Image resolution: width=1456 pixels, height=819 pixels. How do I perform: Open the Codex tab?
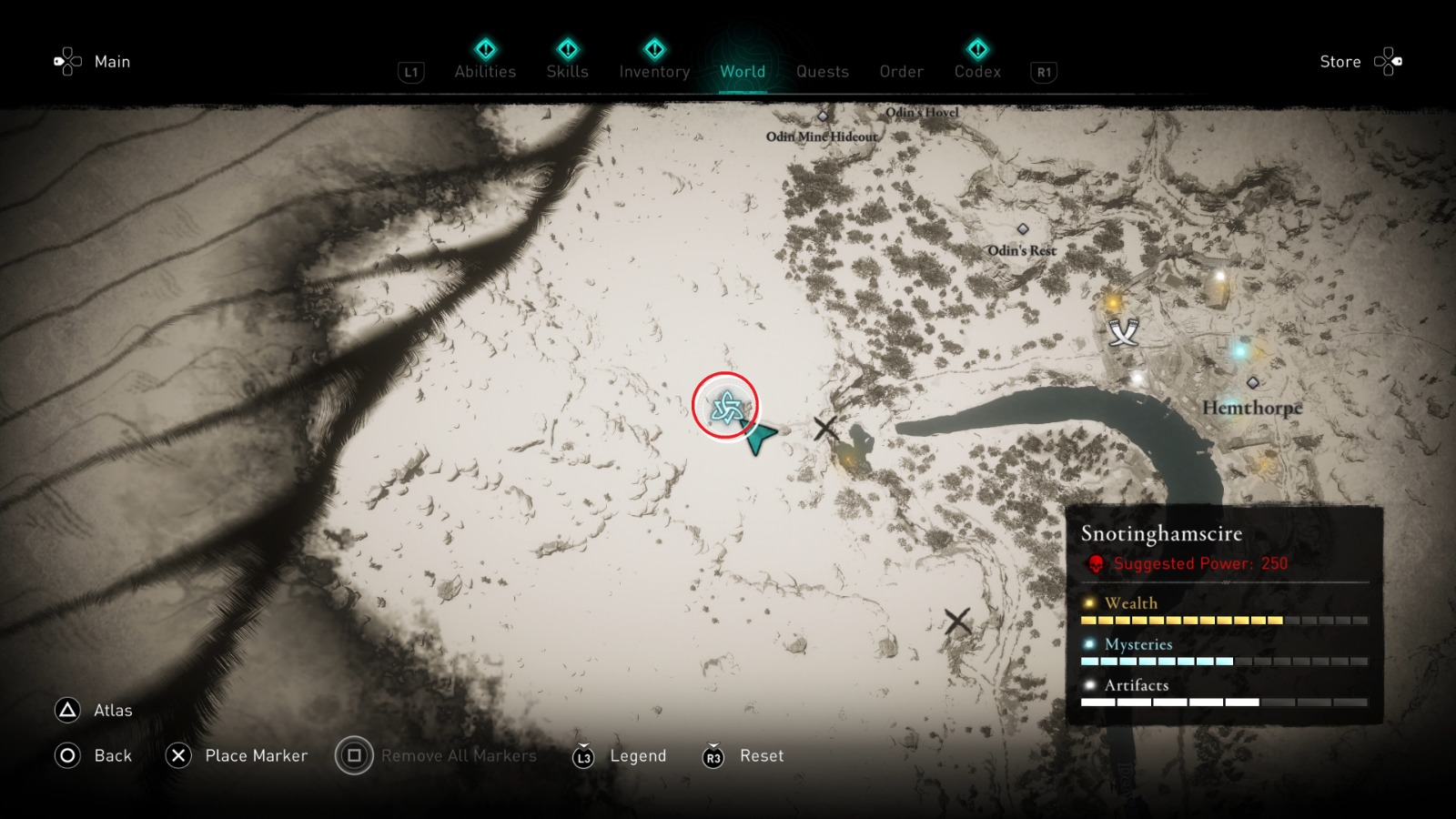pyautogui.click(x=977, y=72)
